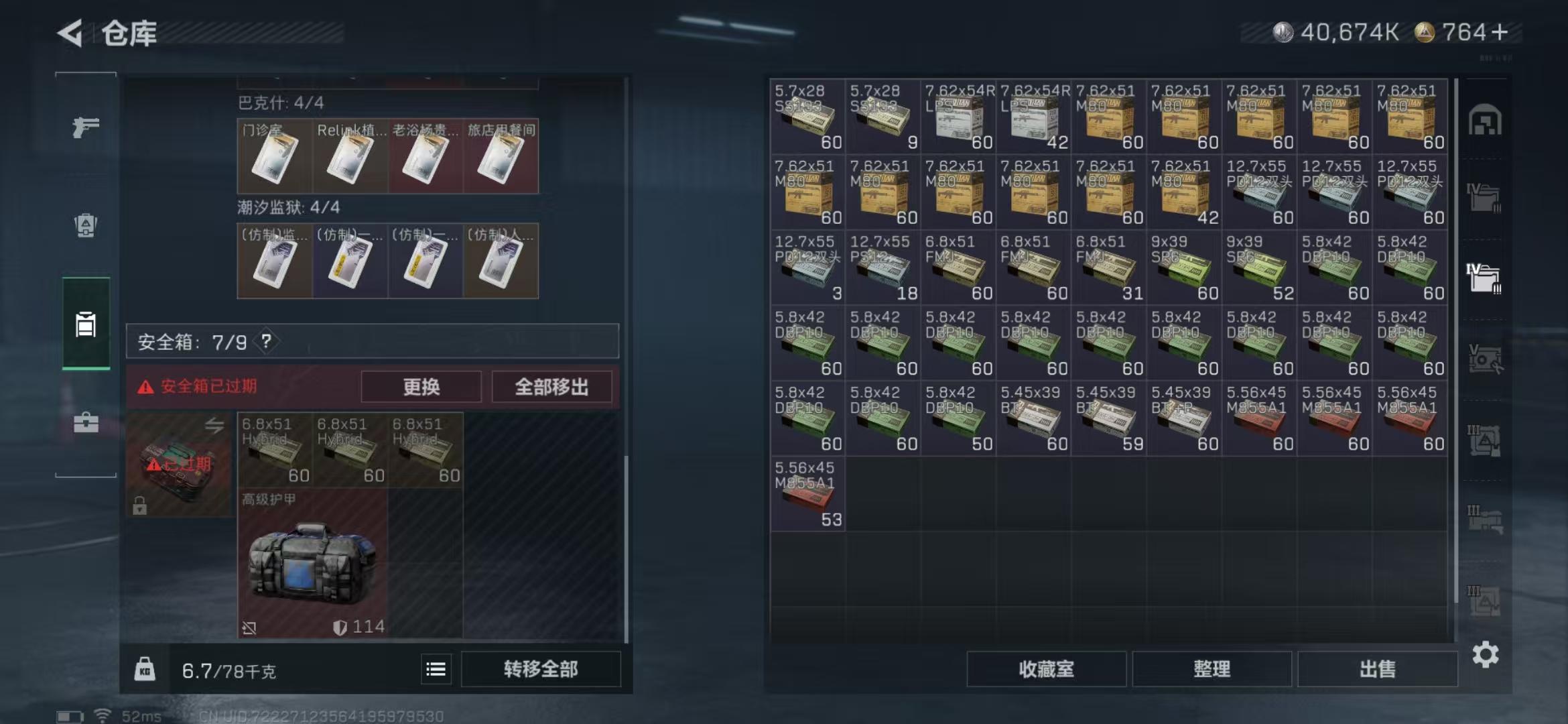The image size is (1568, 724).
Task: Toggle the shield 114 indicator on 高级护甲 bag
Action: [360, 627]
